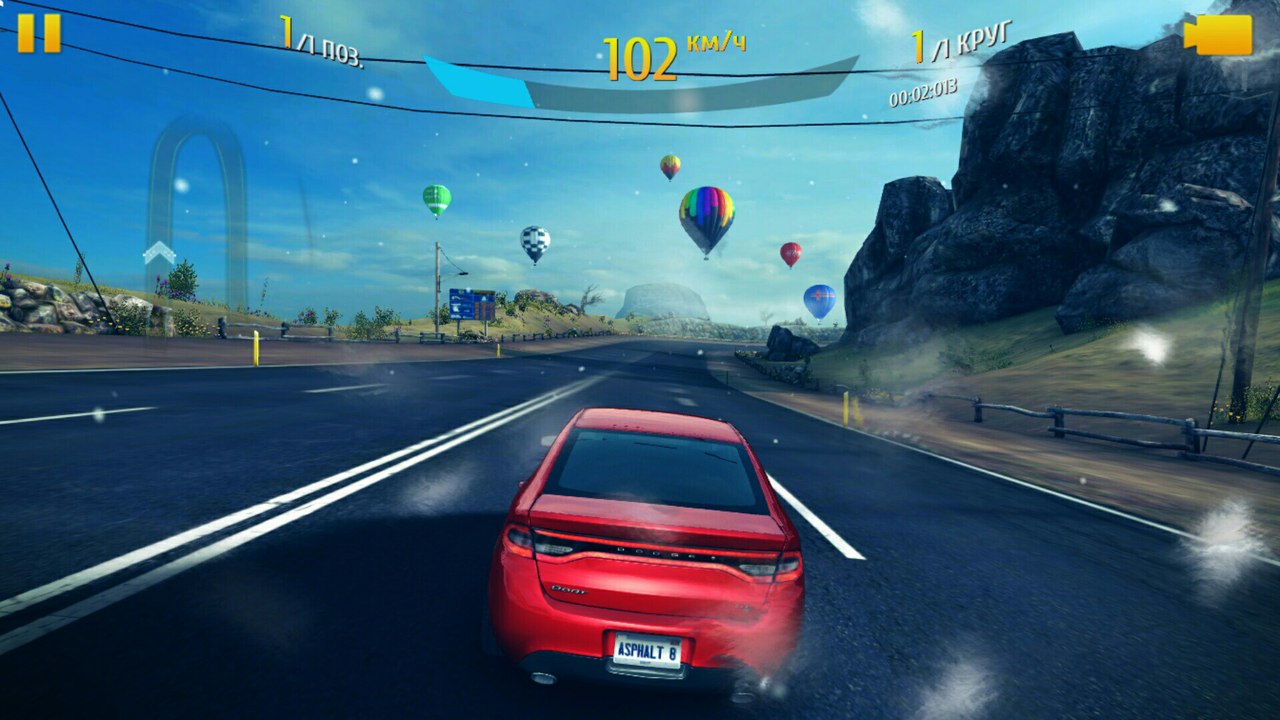This screenshot has height=720, width=1280.
Task: Pause the race with the pause button
Action: click(39, 33)
